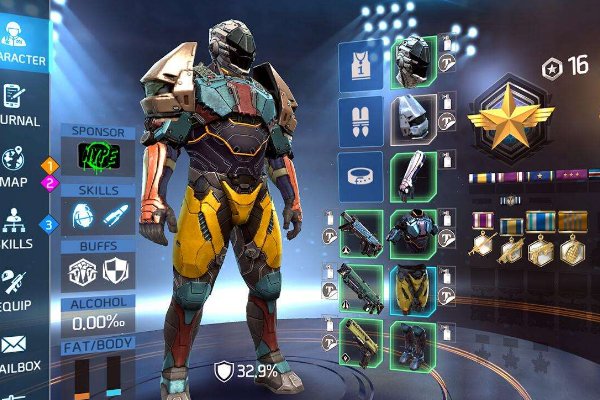Open the Journal menu
Screen dimensions: 600x400
point(20,104)
